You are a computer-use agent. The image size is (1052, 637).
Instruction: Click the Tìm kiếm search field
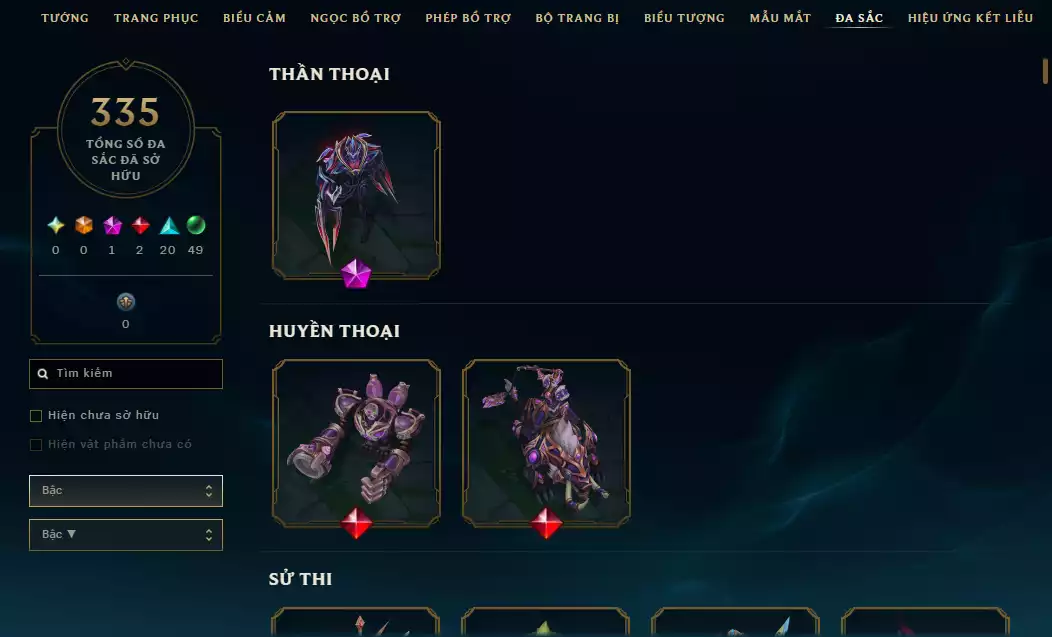point(126,374)
